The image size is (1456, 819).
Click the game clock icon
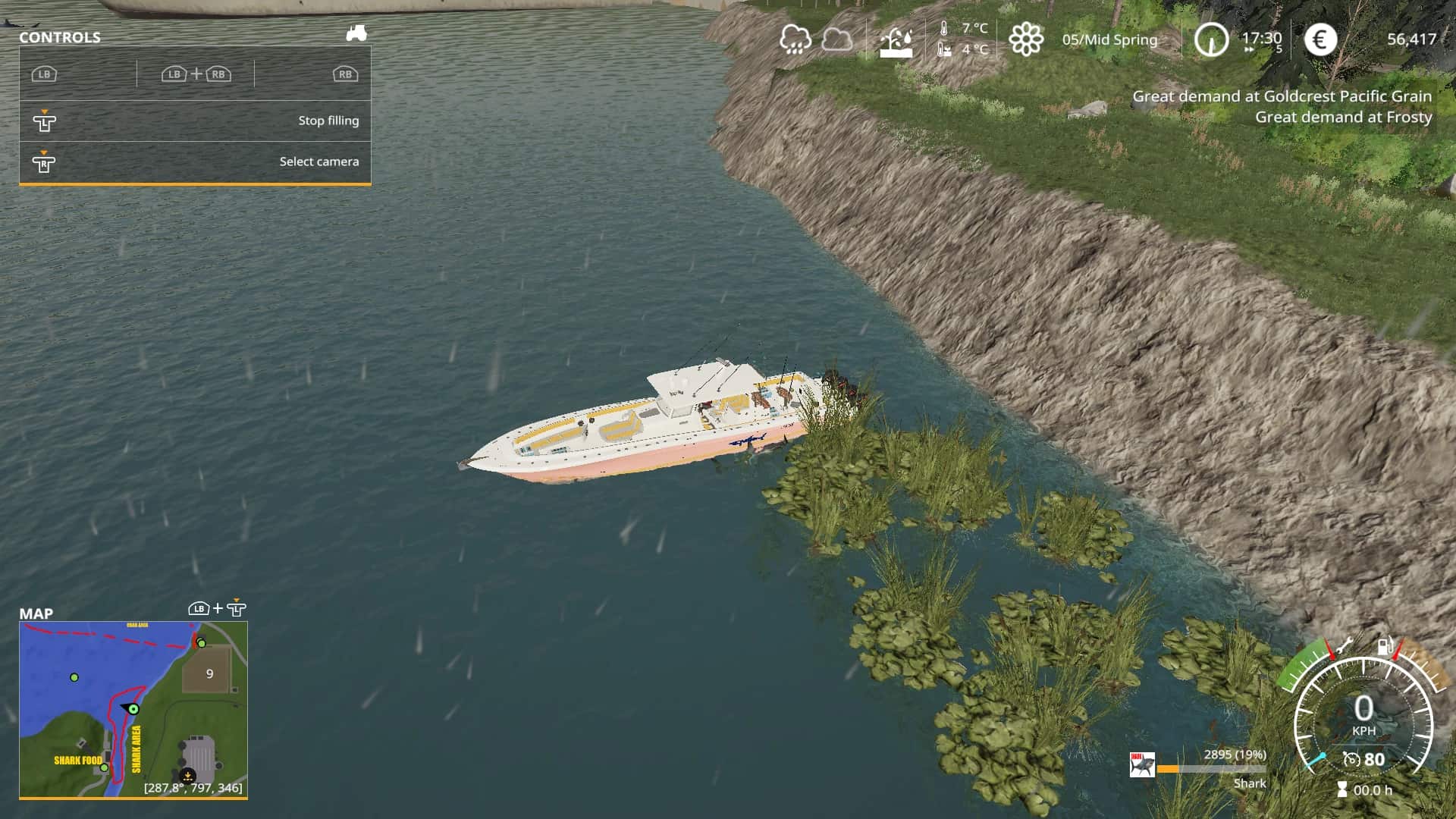(x=1210, y=39)
